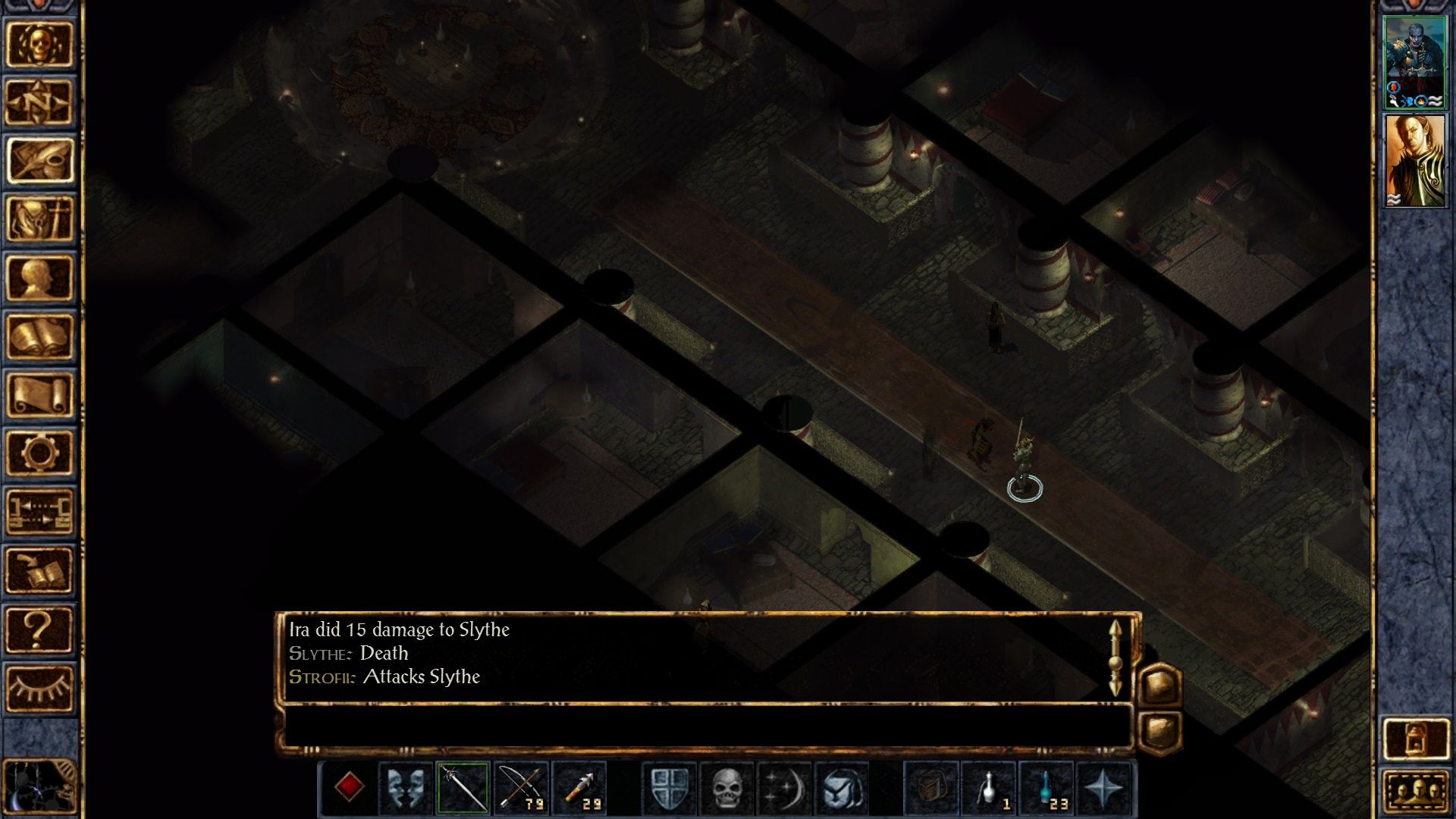Viewport: 1456px width, 819px height.
Task: Equip the sword in the quick weapon slot
Action: 463,788
